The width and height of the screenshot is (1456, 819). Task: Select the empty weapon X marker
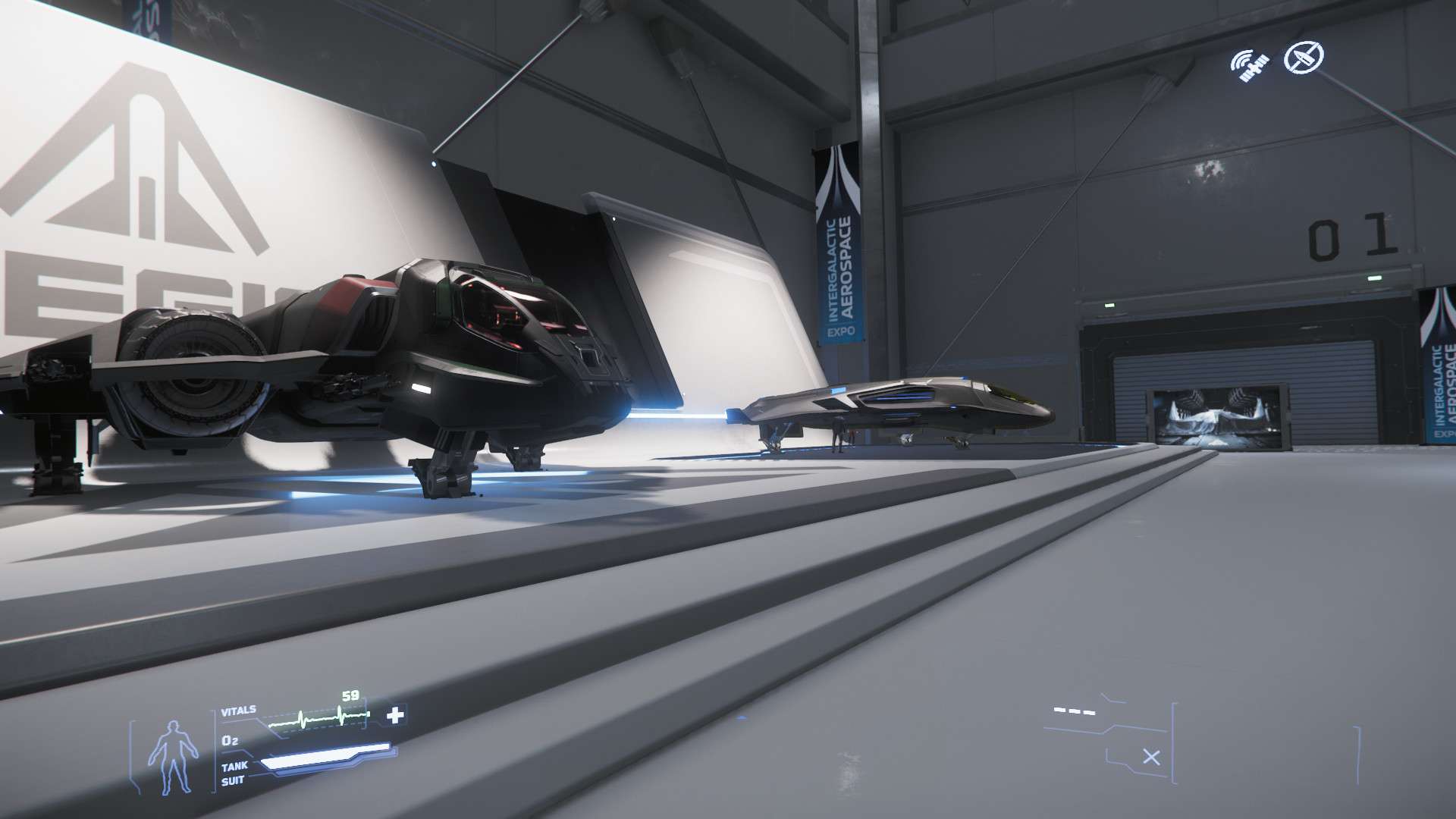[1151, 757]
